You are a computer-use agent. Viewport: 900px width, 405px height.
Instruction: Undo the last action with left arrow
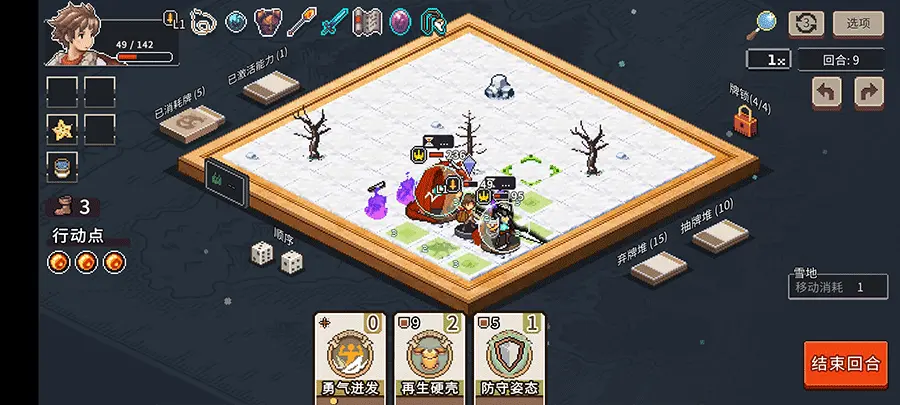point(826,93)
